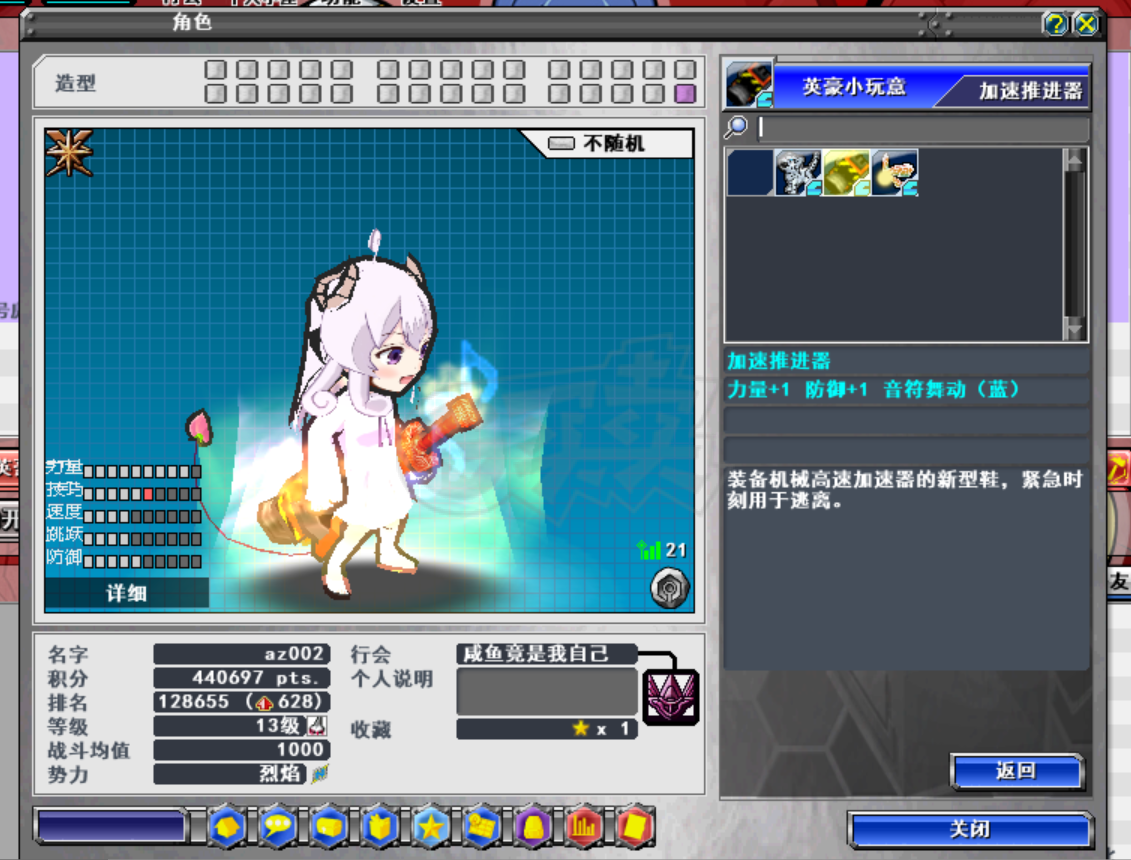Open the red bar chart toolbar icon

click(x=584, y=827)
